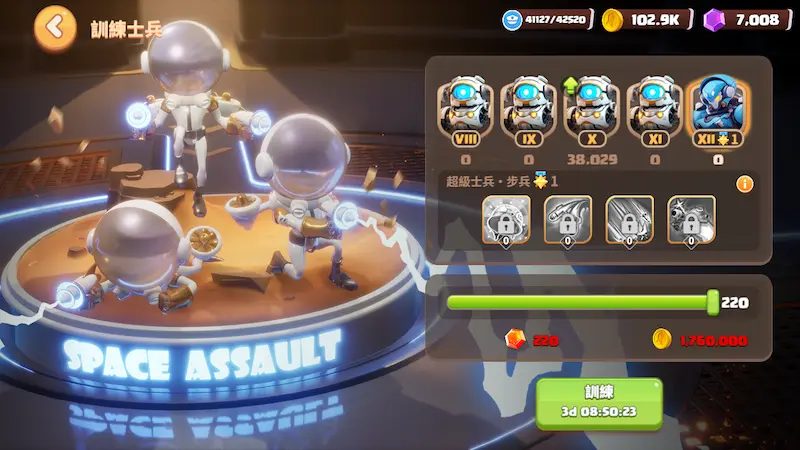Go back using the orange arrow button
Viewport: 800px width, 450px height.
(x=55, y=28)
